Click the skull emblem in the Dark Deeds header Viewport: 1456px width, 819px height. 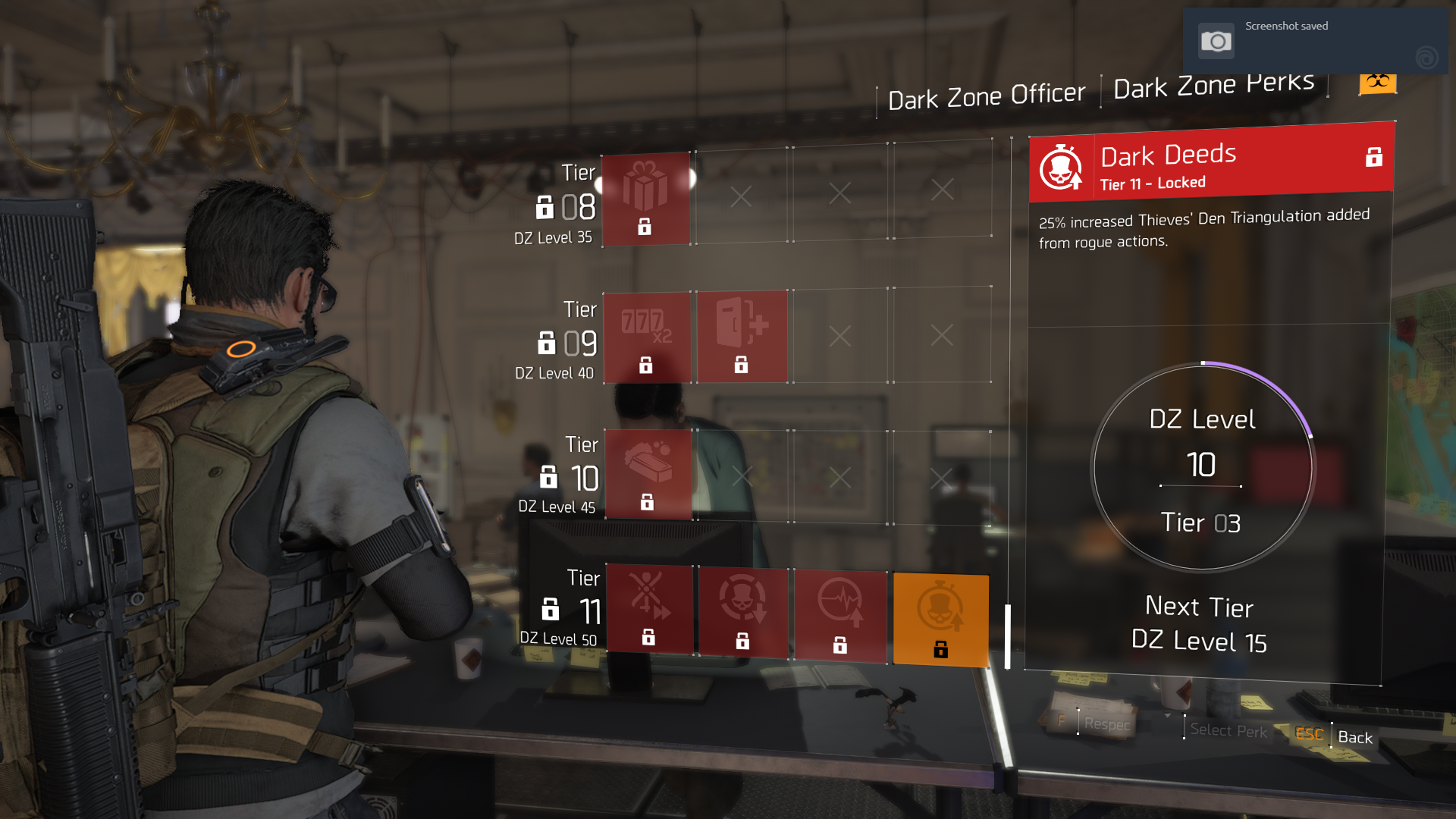1062,167
